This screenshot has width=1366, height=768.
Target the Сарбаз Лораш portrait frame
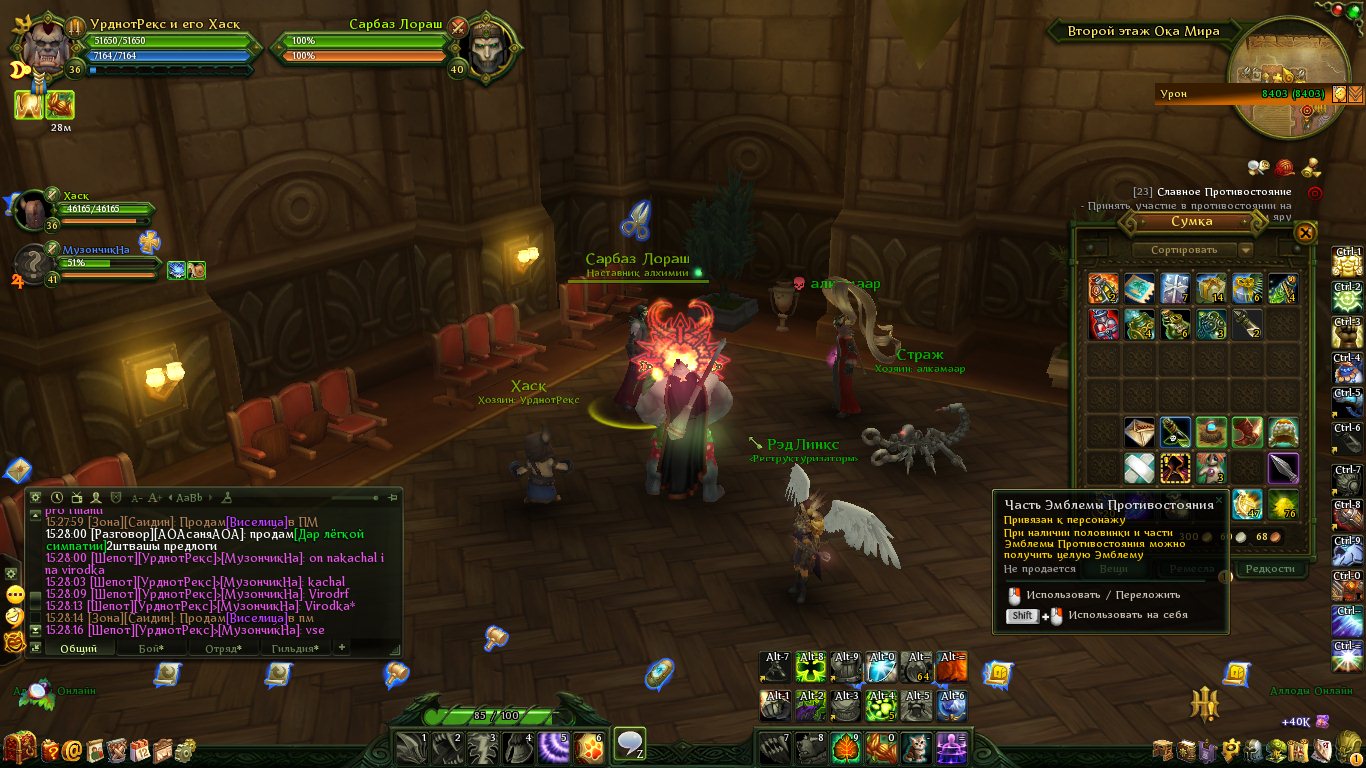[x=489, y=45]
